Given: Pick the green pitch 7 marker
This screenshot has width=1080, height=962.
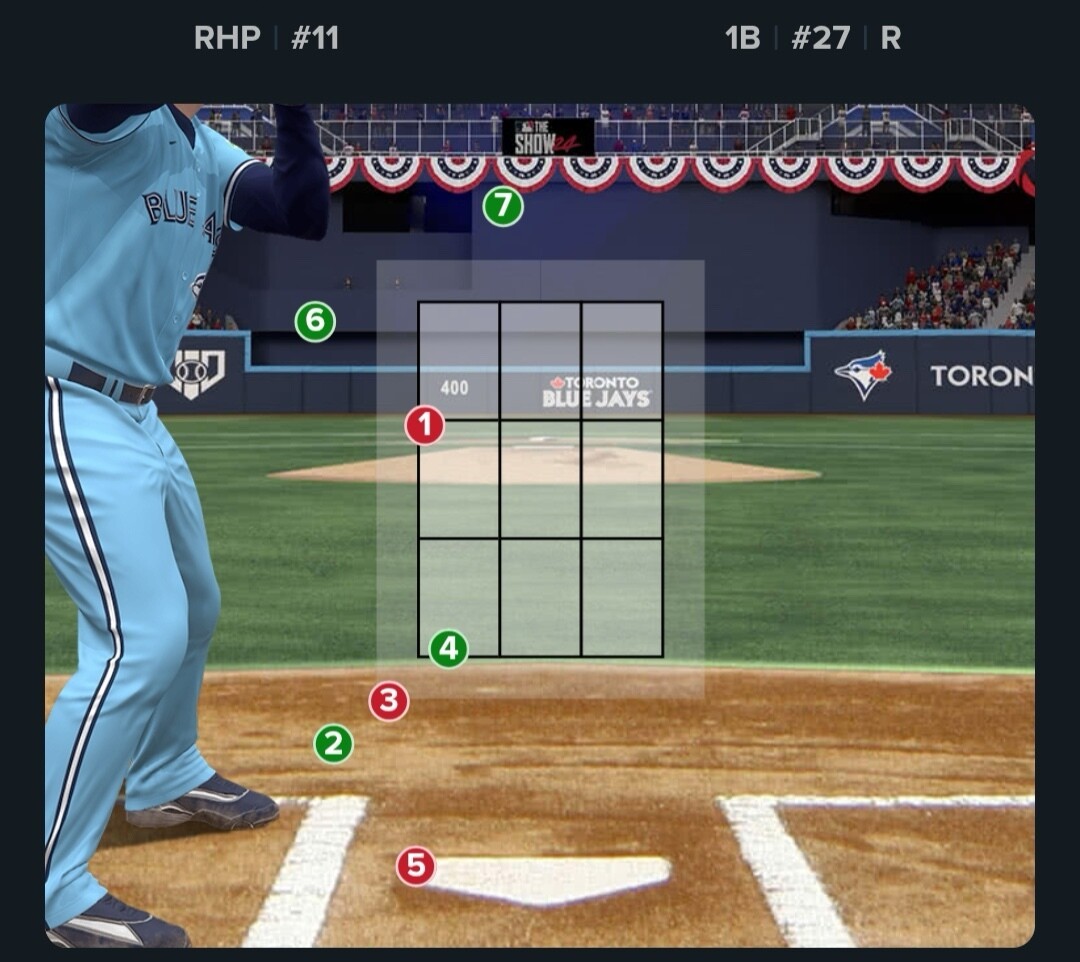Looking at the screenshot, I should (503, 207).
